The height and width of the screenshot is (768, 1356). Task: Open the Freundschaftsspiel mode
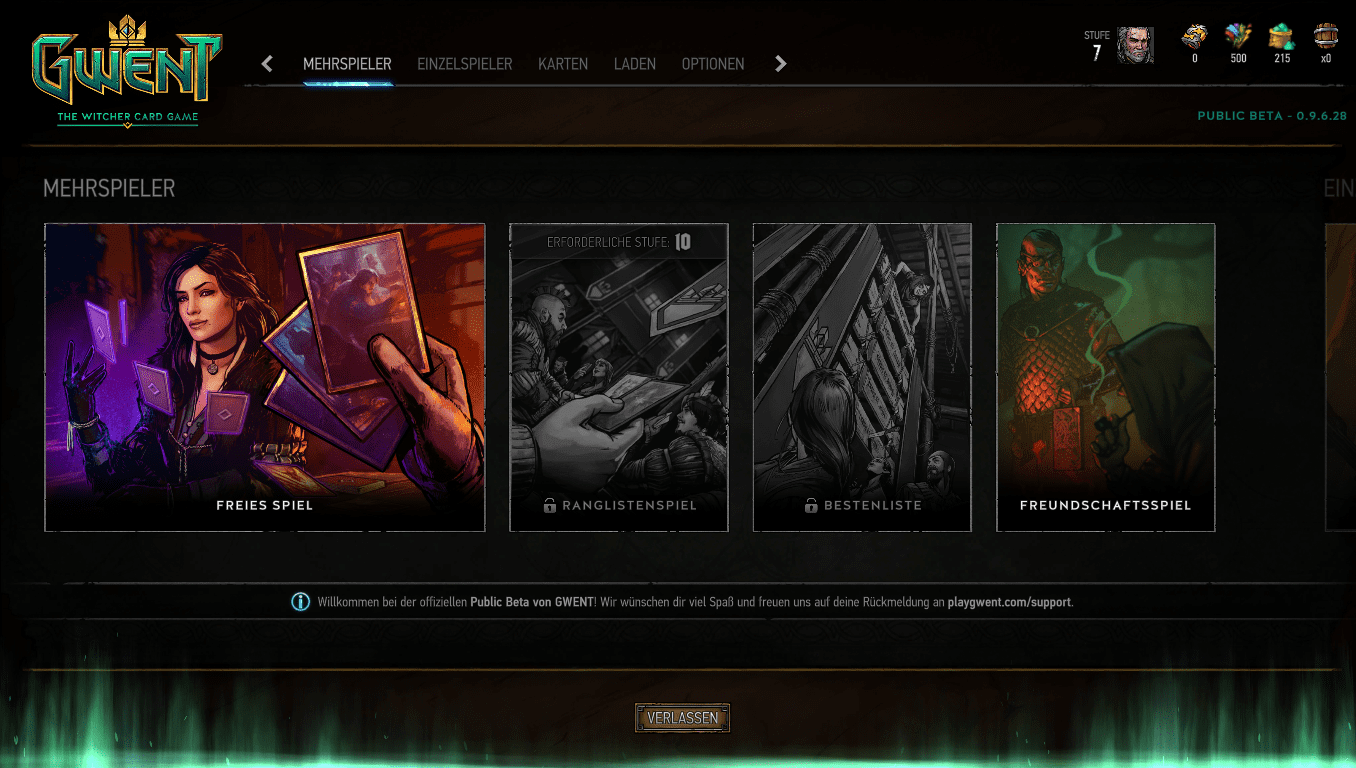point(1106,377)
